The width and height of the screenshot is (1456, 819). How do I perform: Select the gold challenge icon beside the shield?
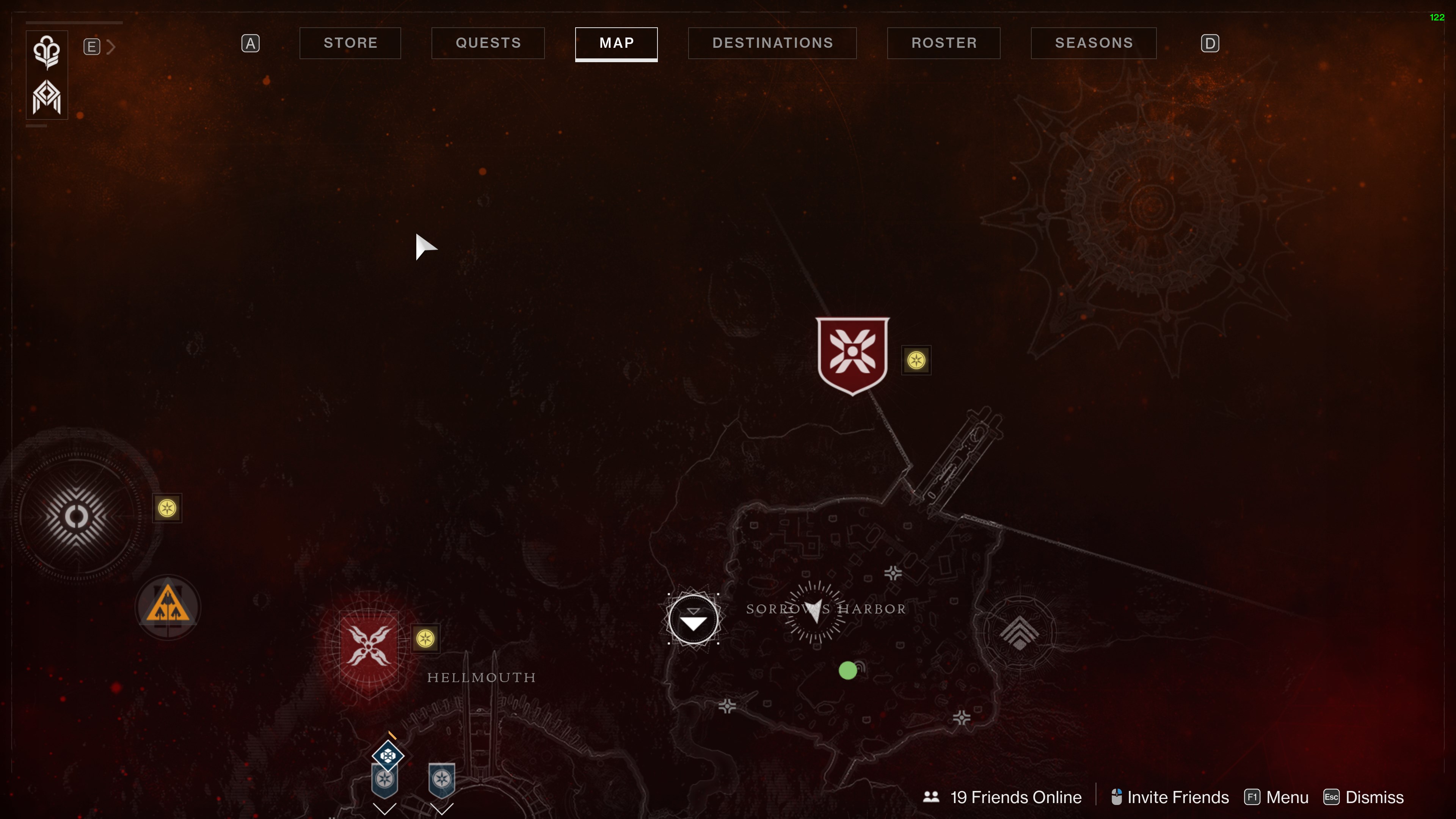[916, 360]
